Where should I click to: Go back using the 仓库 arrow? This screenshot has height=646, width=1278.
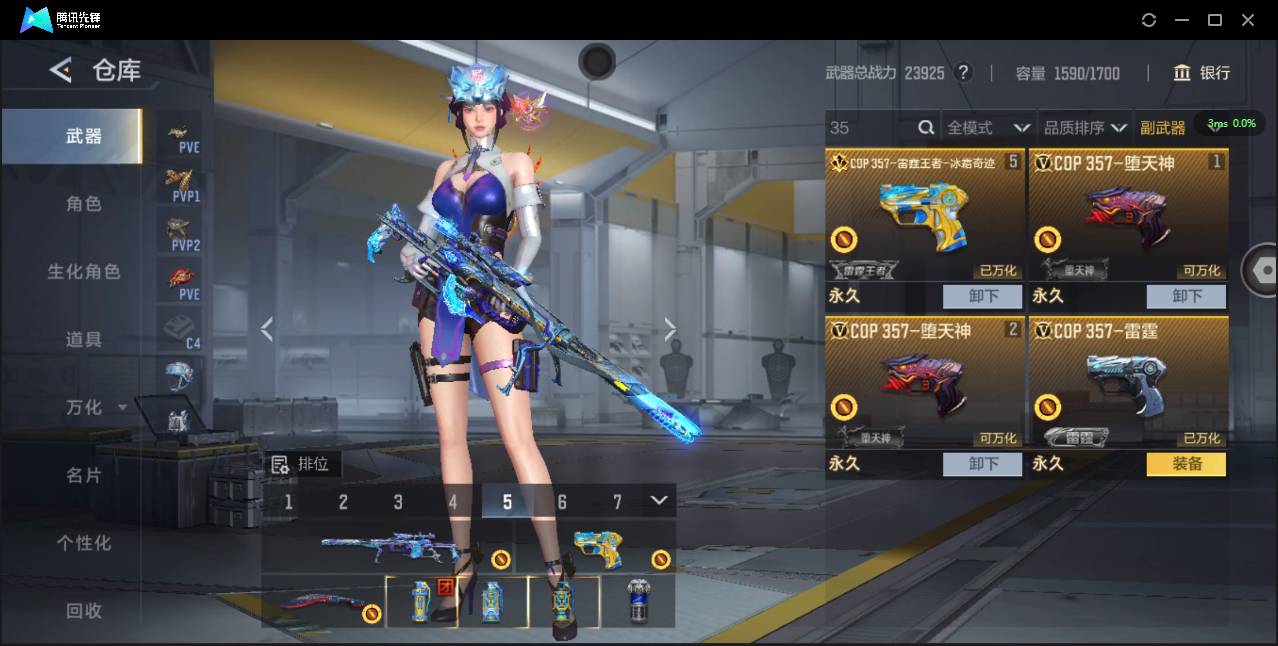tap(61, 70)
